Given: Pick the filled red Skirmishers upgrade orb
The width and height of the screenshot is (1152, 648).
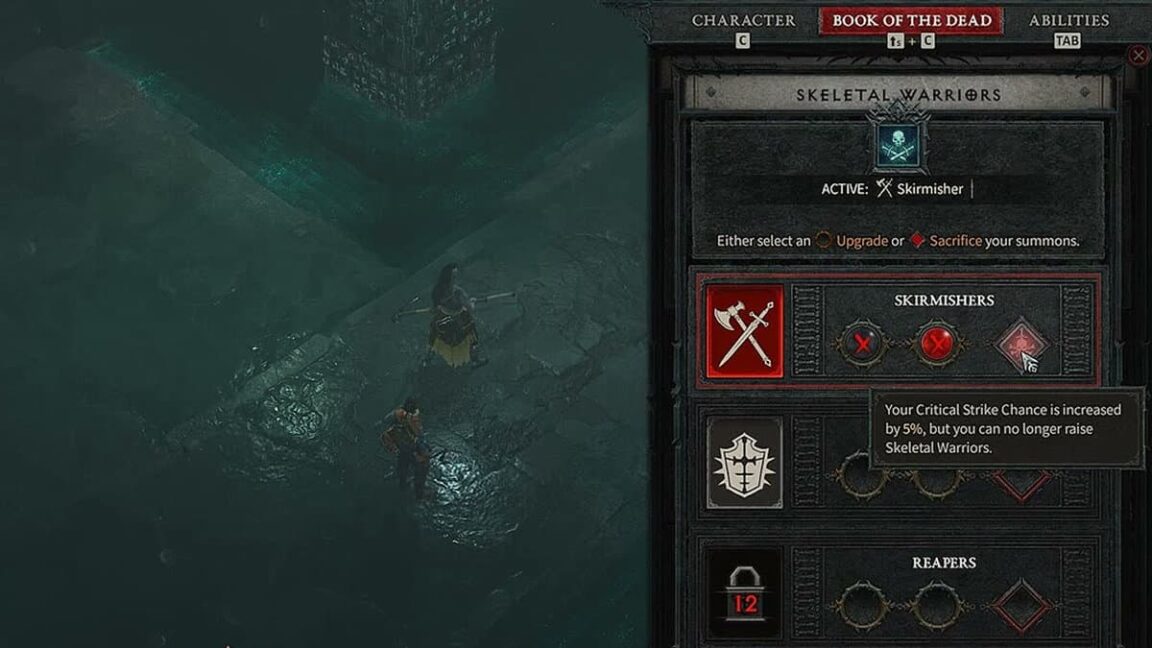Looking at the screenshot, I should coord(937,345).
